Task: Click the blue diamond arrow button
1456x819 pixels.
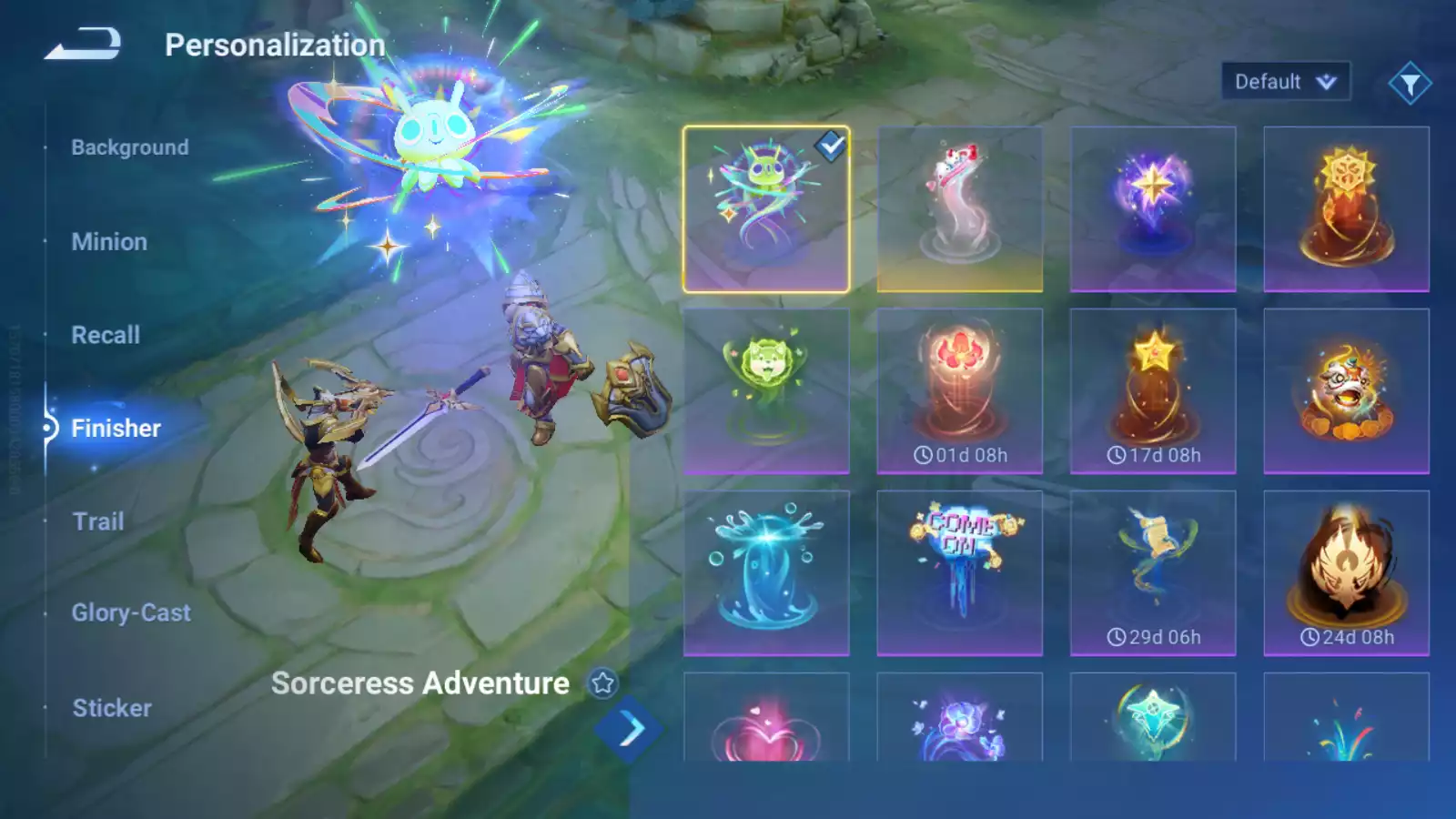Action: click(630, 729)
